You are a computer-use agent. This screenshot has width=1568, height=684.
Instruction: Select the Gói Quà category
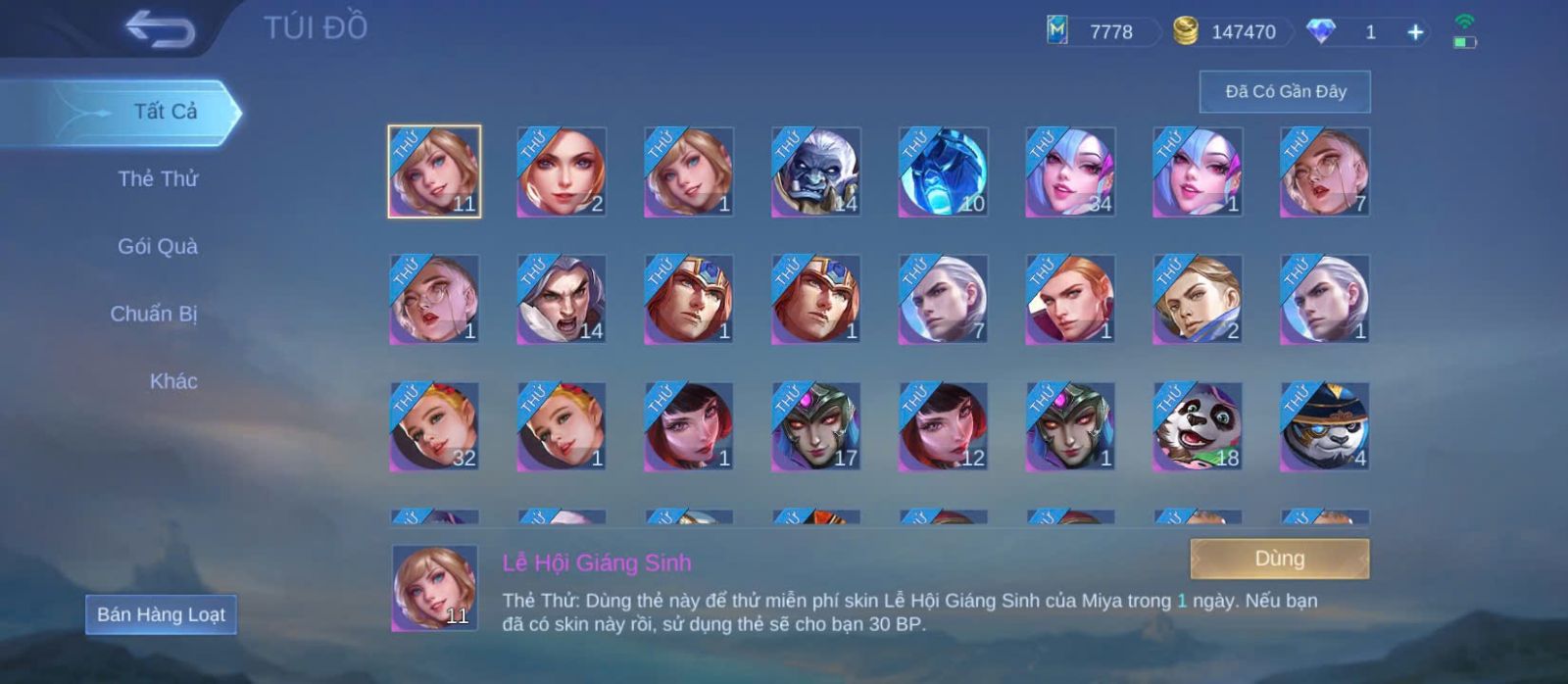click(158, 247)
